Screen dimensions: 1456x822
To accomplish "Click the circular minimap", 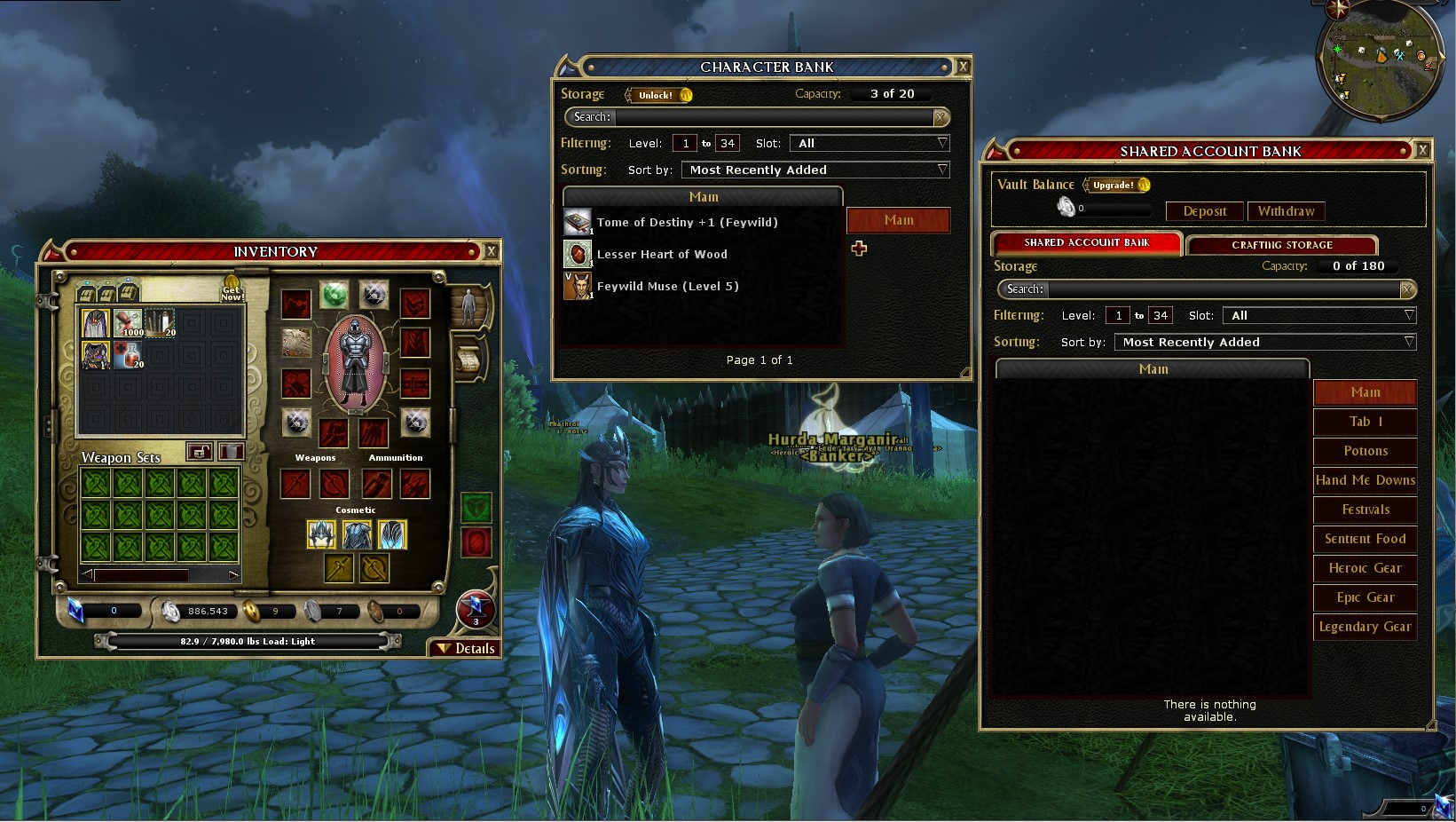I will coord(1381,59).
